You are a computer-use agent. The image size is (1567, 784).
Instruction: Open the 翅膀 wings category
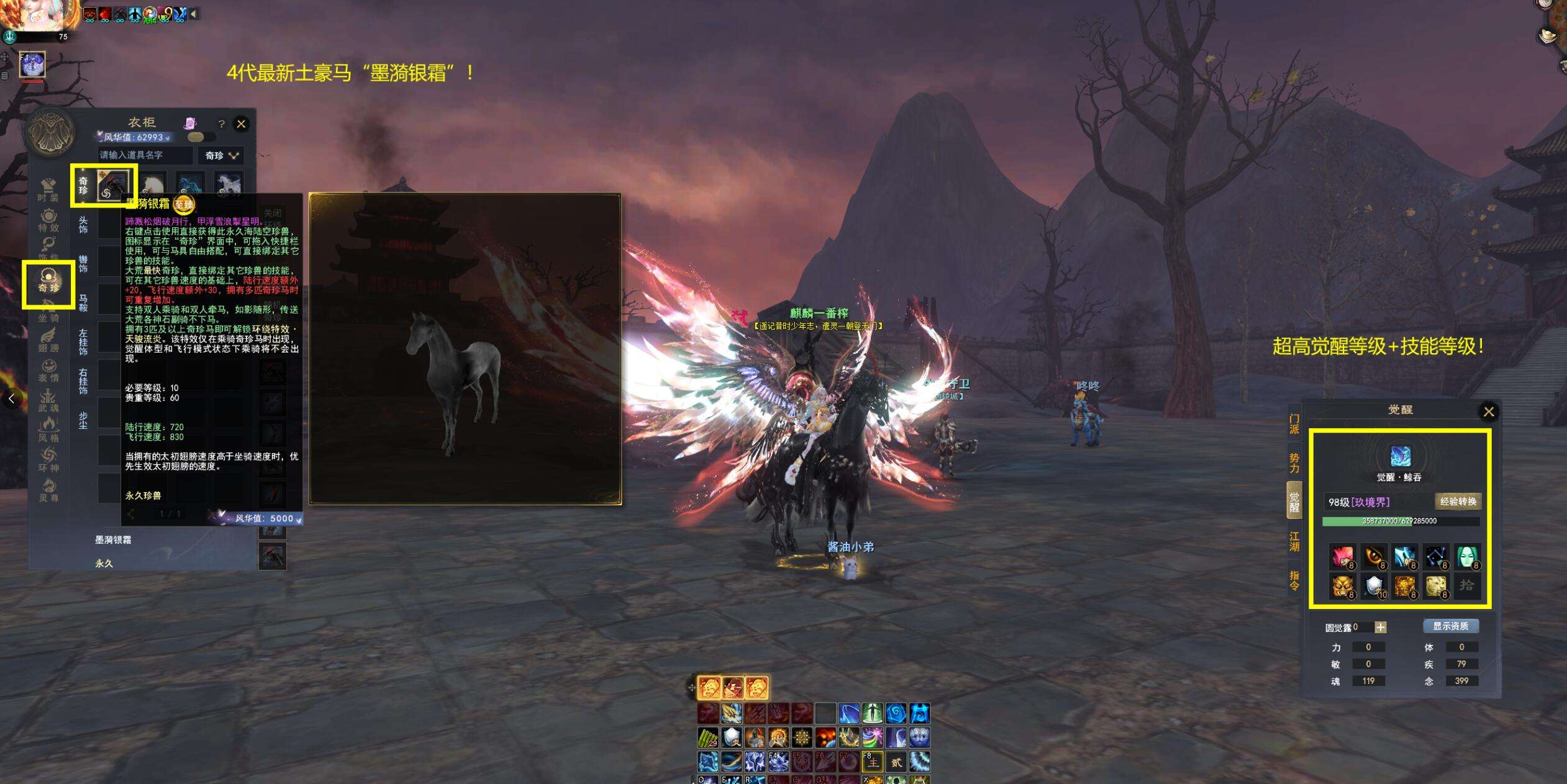(x=48, y=340)
